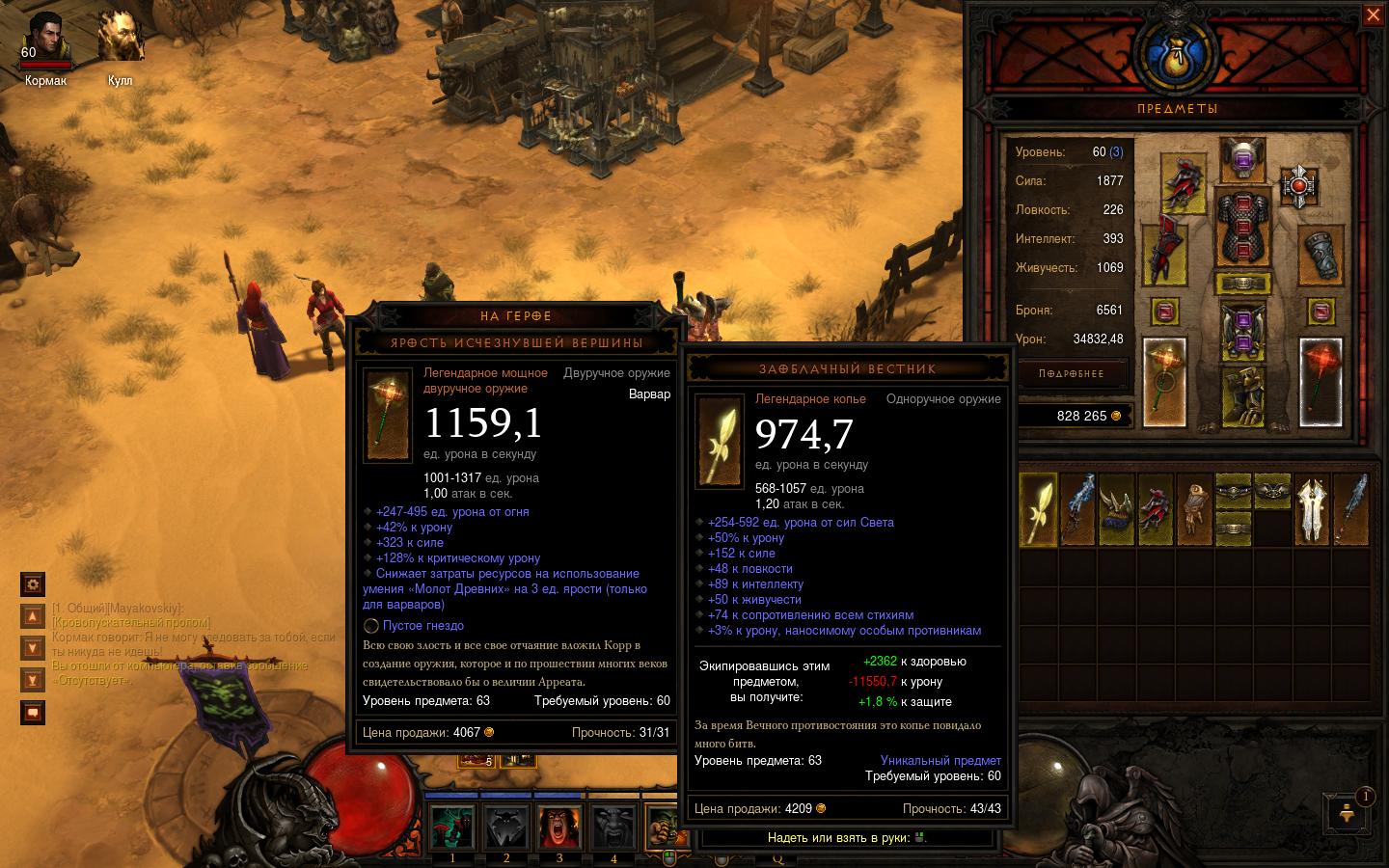Image resolution: width=1389 pixels, height=868 pixels.
Task: Activate the skill in hotbar slot 1
Action: point(451,828)
